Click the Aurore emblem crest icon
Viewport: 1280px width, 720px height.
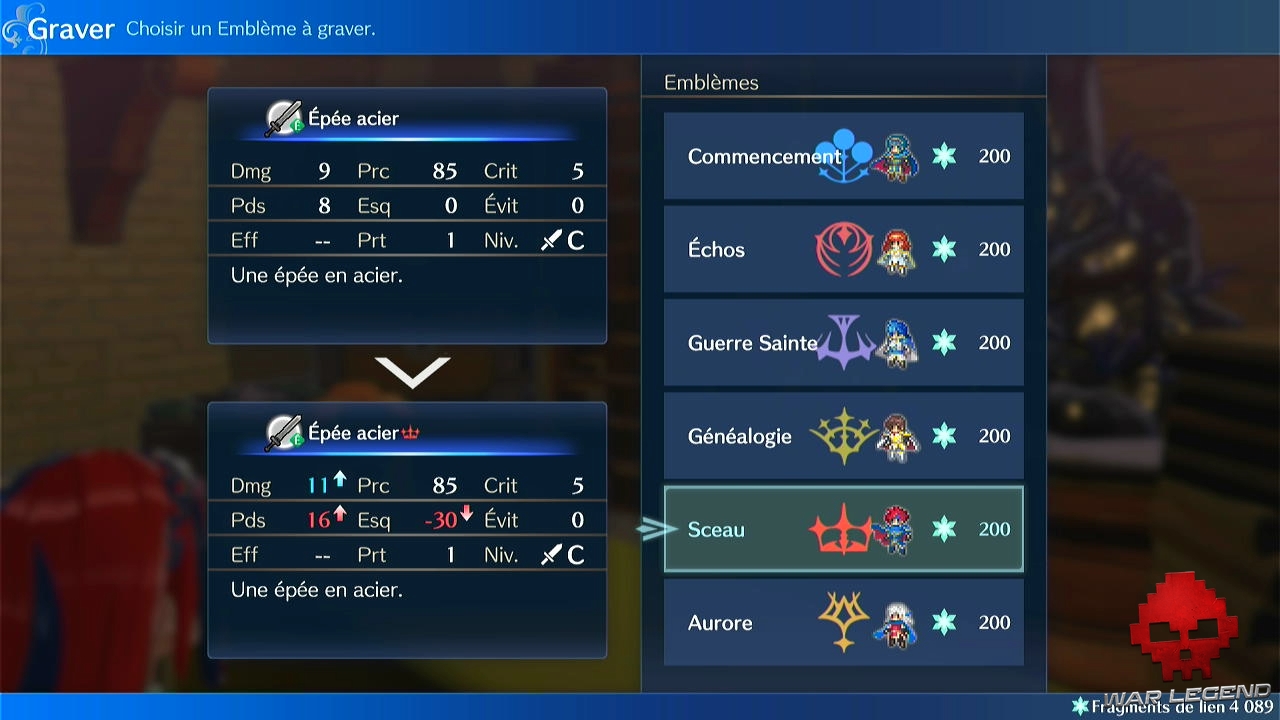(x=846, y=622)
